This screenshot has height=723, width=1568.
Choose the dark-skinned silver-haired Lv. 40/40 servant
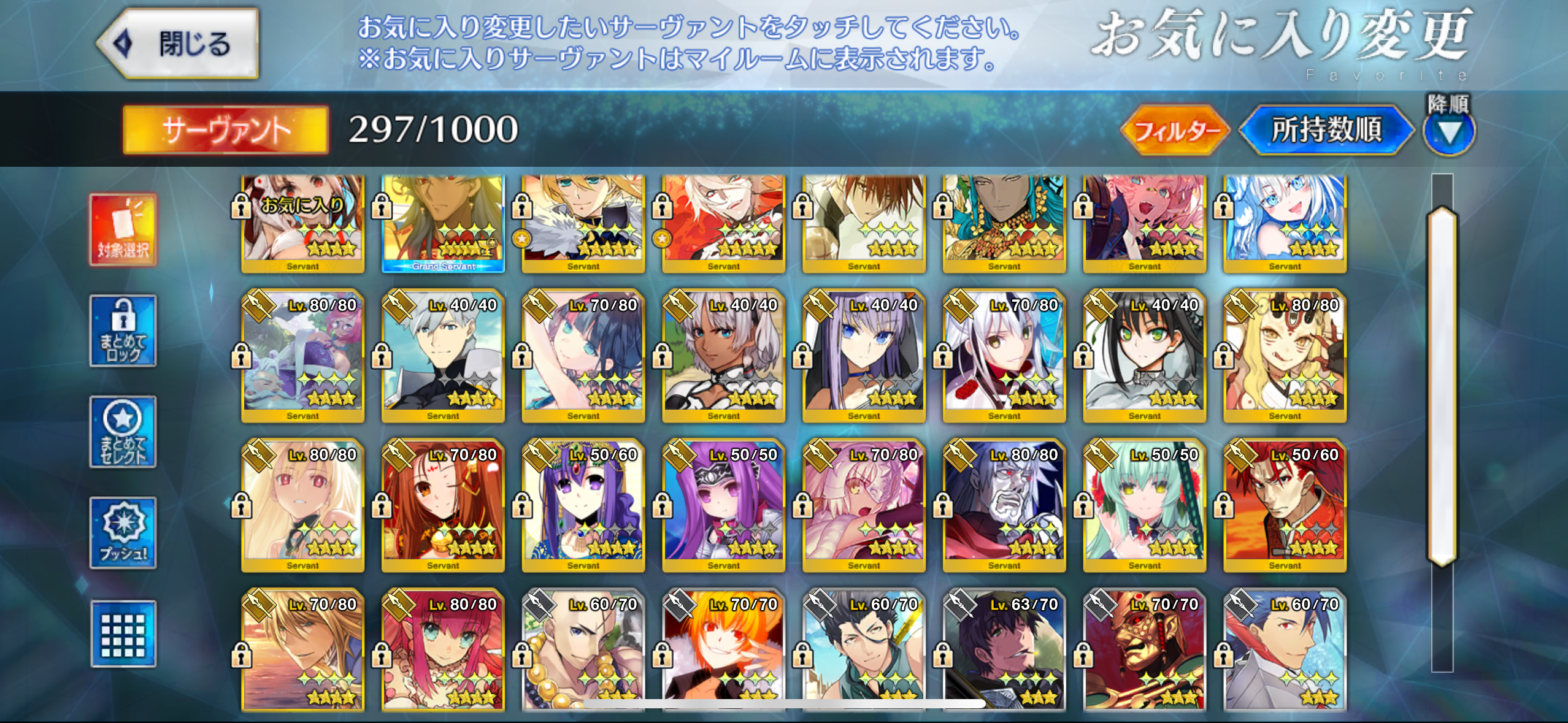[x=723, y=356]
